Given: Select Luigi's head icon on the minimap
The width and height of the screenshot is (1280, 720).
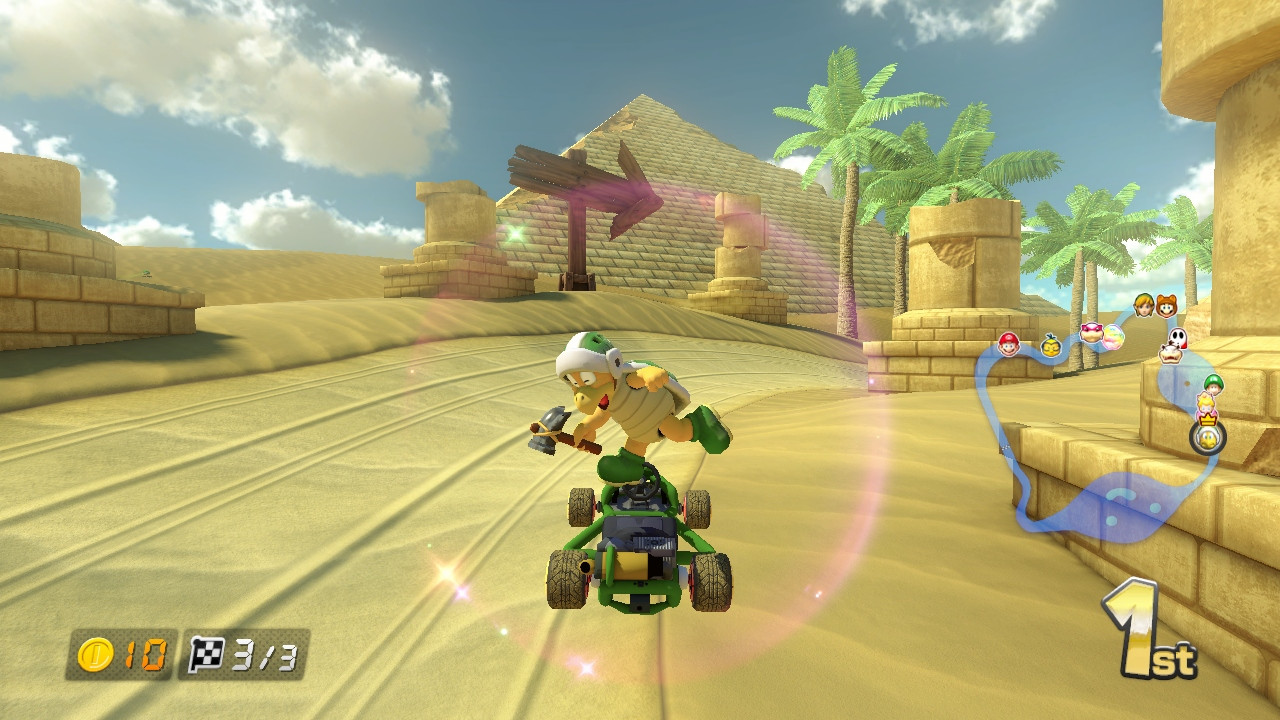Looking at the screenshot, I should (1214, 384).
